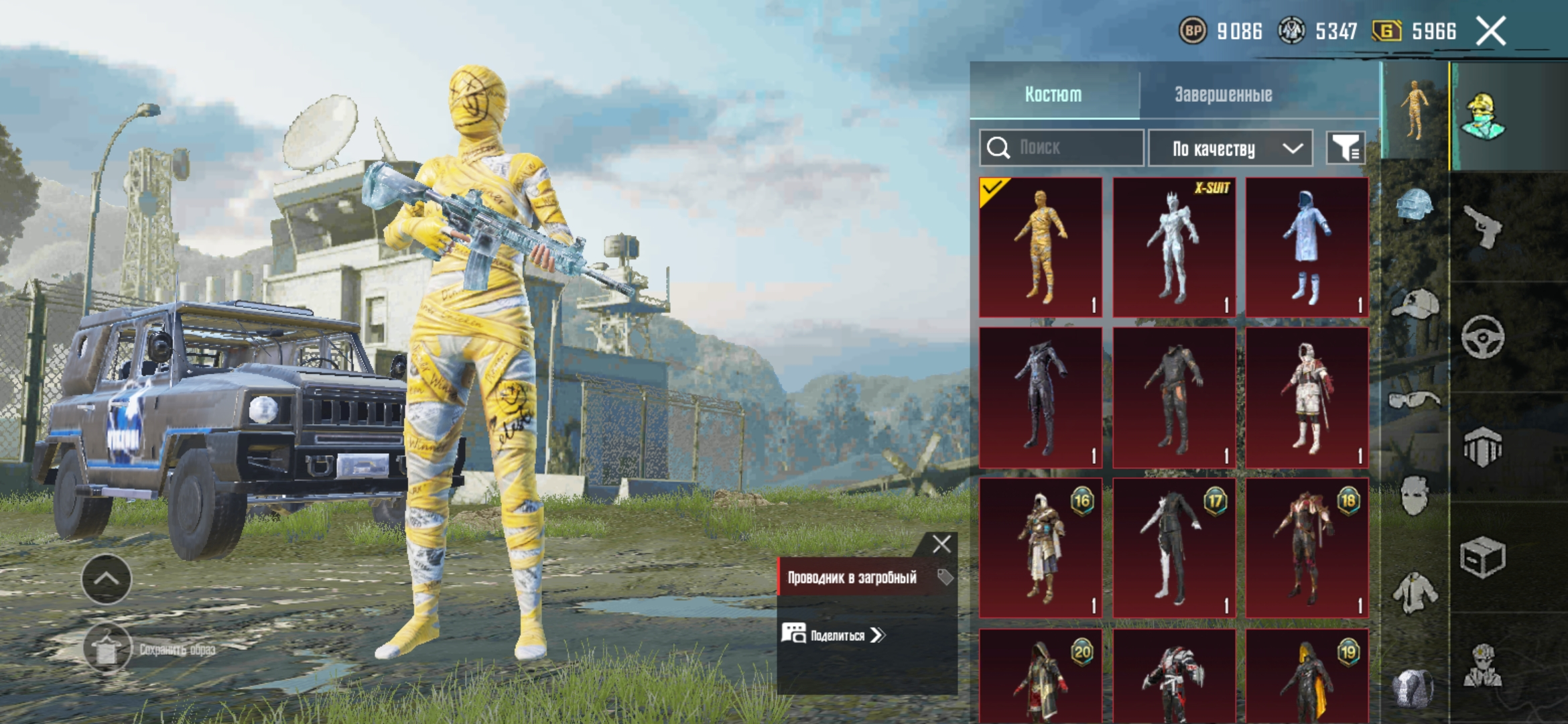
Task: Open the cap headwear category
Action: [x=1415, y=304]
